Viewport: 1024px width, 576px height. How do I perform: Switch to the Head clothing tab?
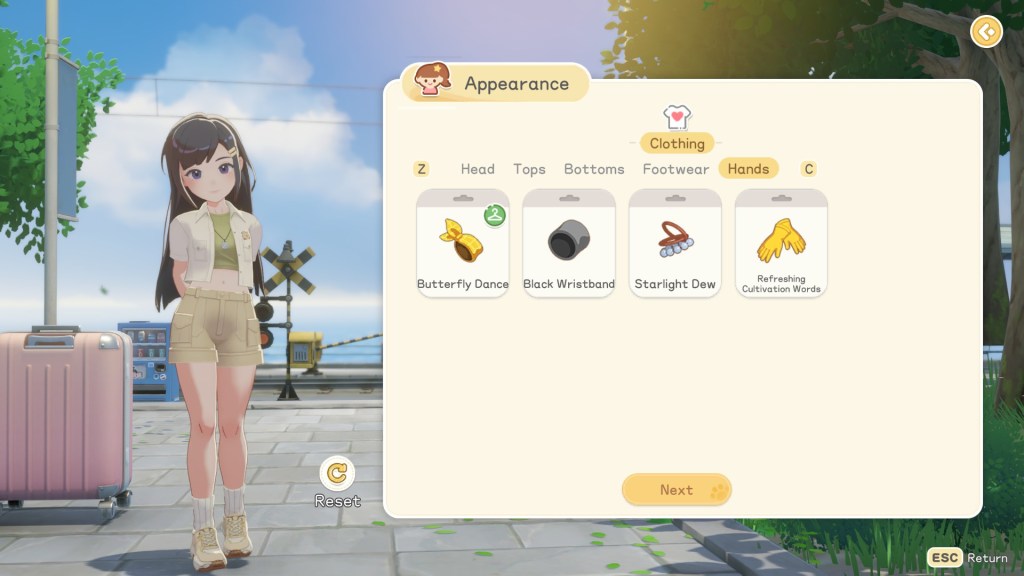[x=477, y=169]
